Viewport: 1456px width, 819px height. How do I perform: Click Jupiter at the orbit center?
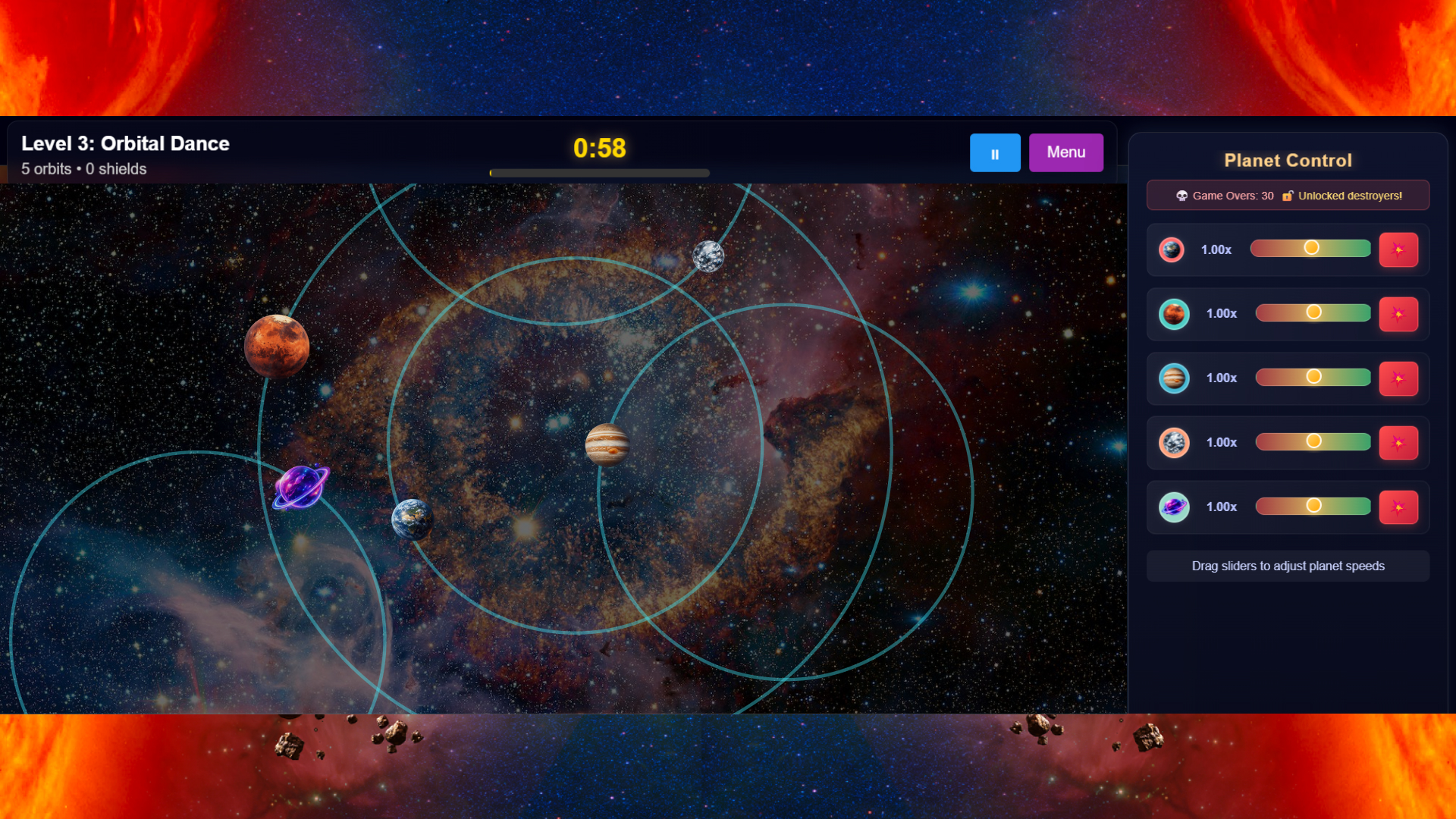[607, 445]
